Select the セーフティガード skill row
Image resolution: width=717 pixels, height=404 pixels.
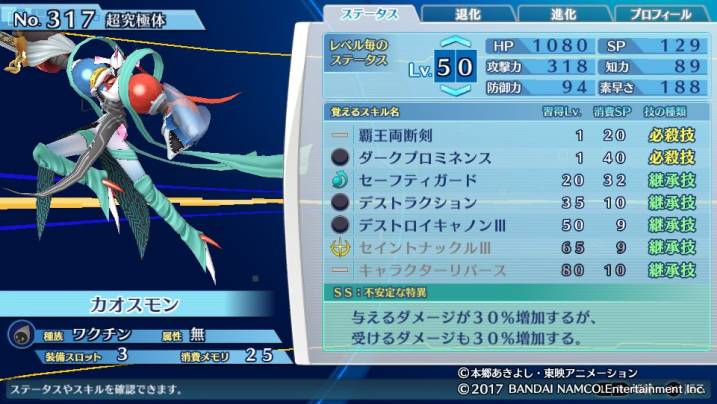(514, 180)
